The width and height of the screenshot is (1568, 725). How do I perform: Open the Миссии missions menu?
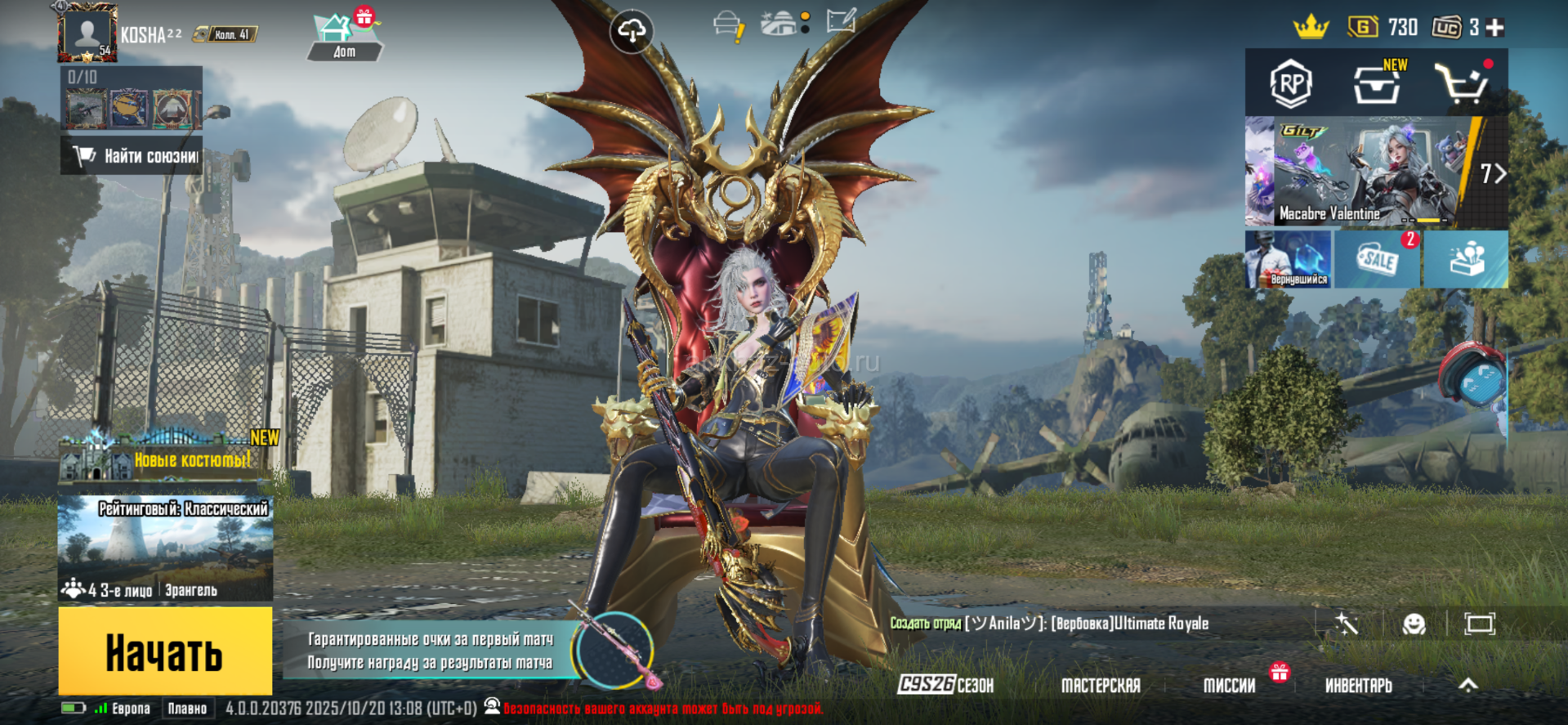coord(1229,685)
